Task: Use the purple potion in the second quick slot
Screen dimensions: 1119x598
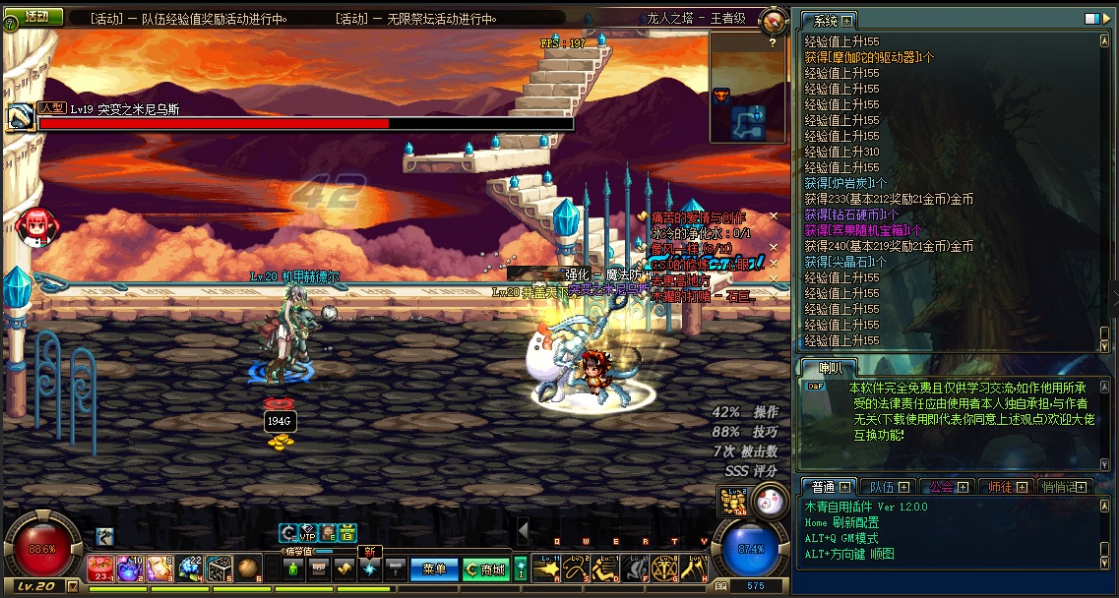Action: click(131, 568)
